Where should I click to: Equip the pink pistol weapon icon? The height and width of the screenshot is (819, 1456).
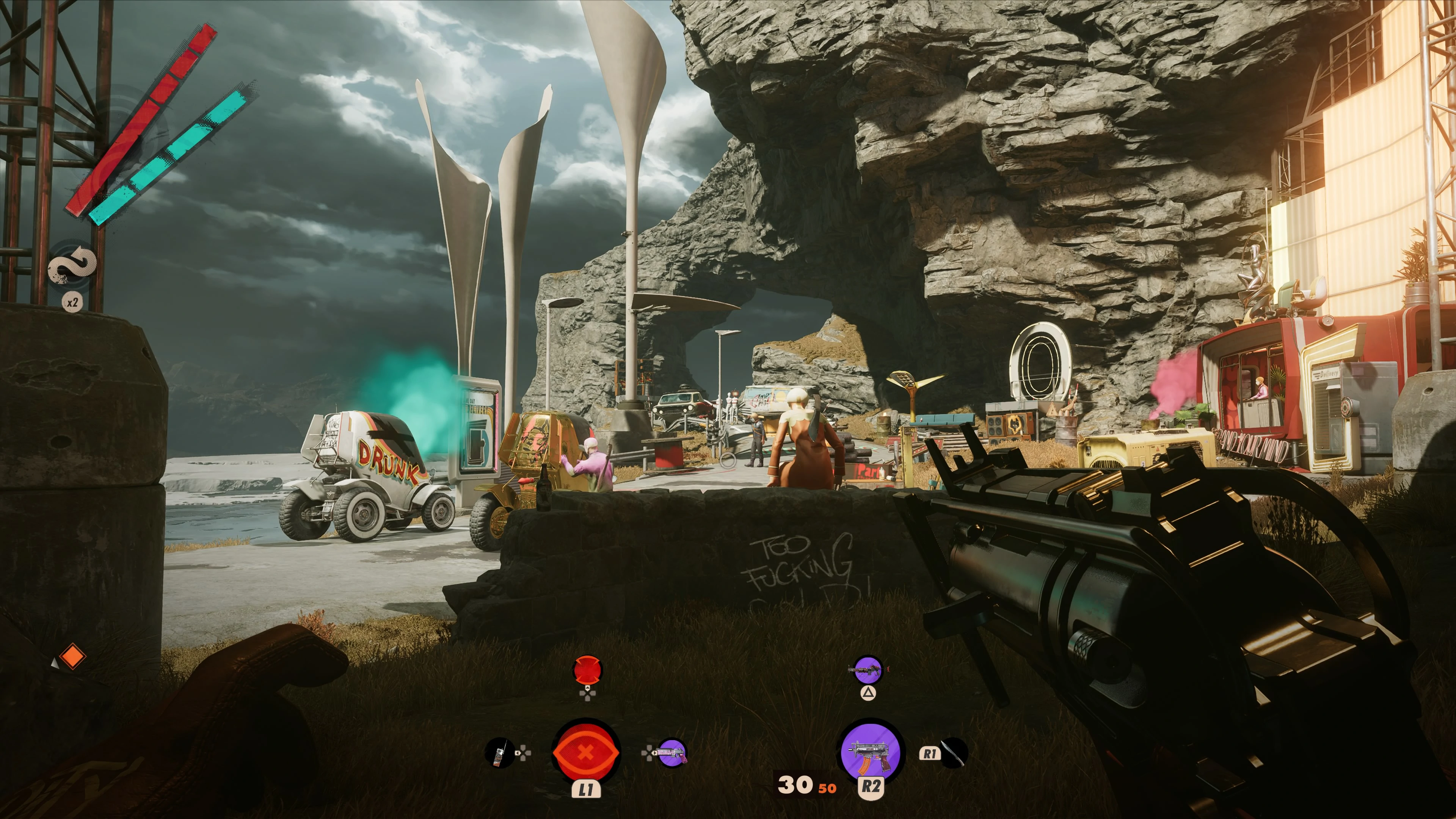coord(672,753)
